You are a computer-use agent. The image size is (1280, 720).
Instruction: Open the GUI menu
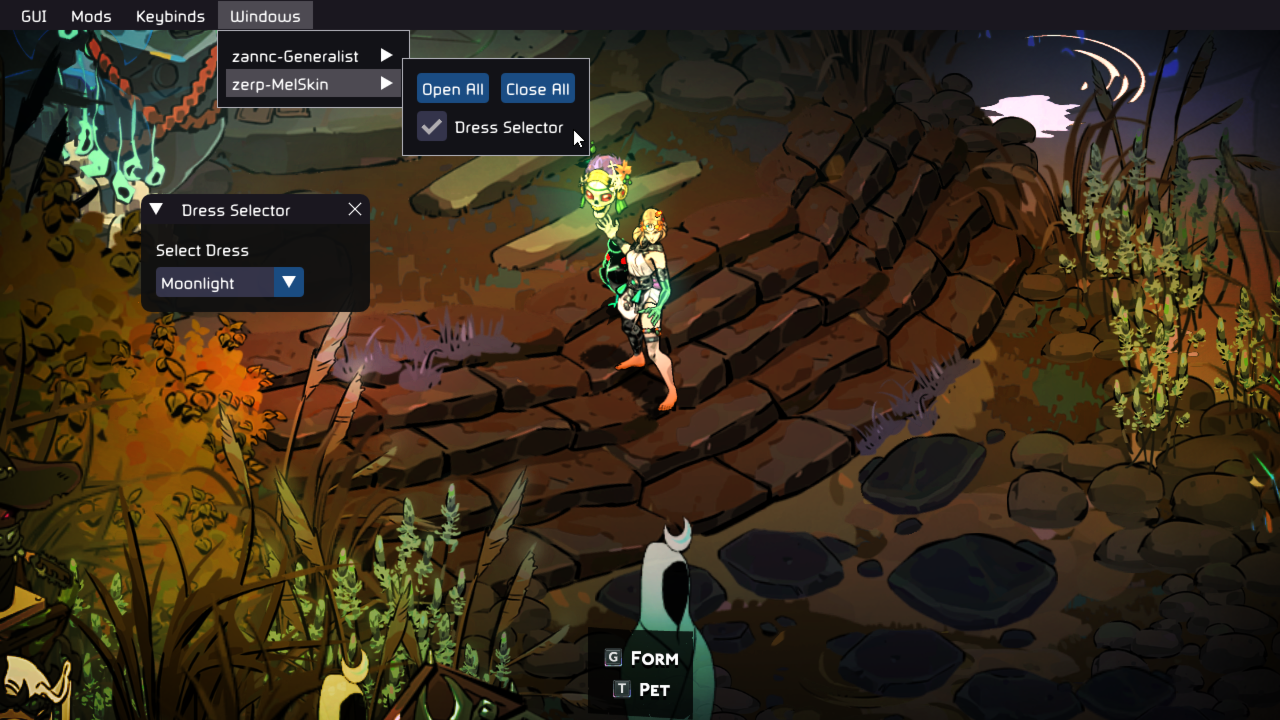[34, 16]
